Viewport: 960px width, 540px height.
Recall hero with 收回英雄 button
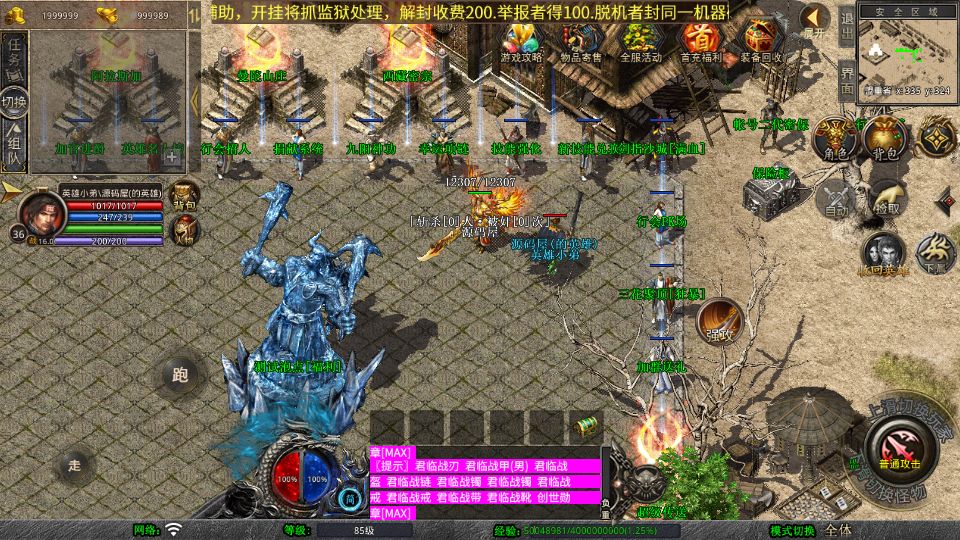click(884, 254)
